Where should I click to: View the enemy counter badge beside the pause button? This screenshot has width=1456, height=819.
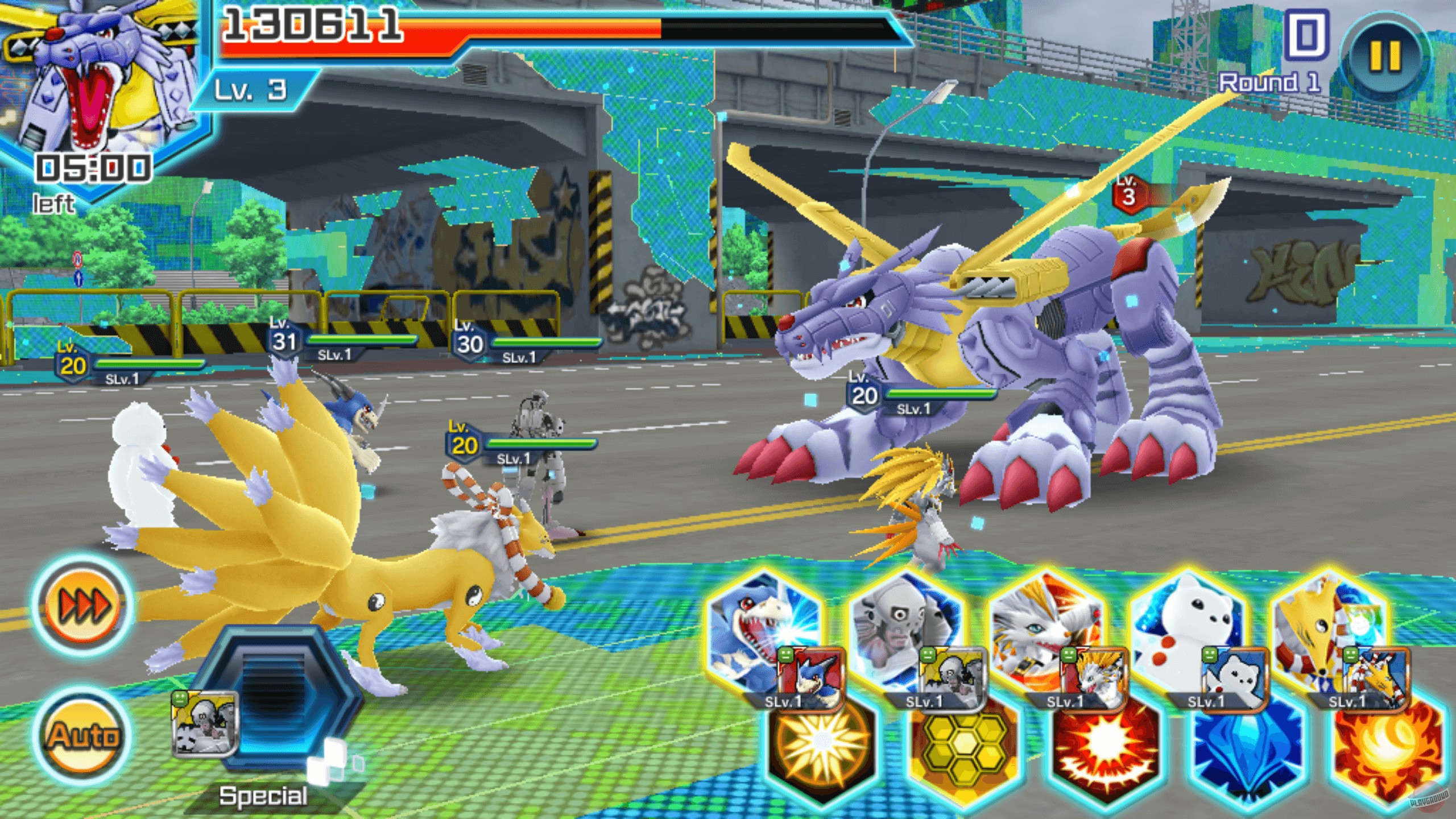1308,34
